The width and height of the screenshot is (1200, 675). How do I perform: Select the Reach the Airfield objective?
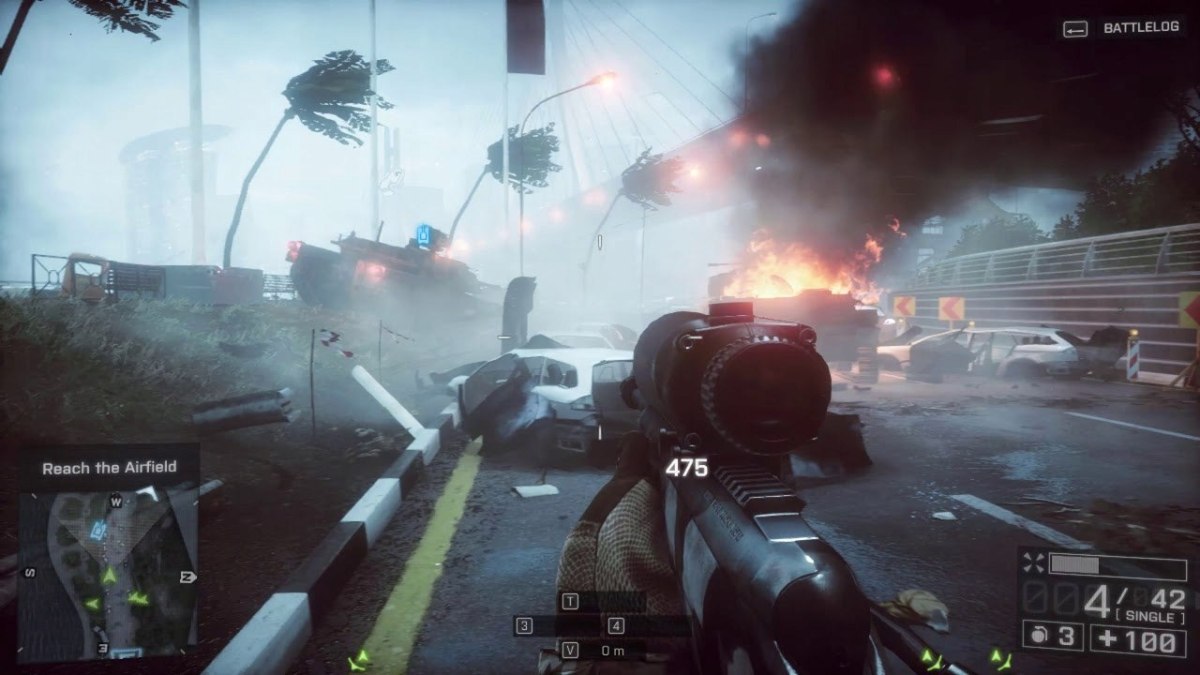(x=108, y=467)
